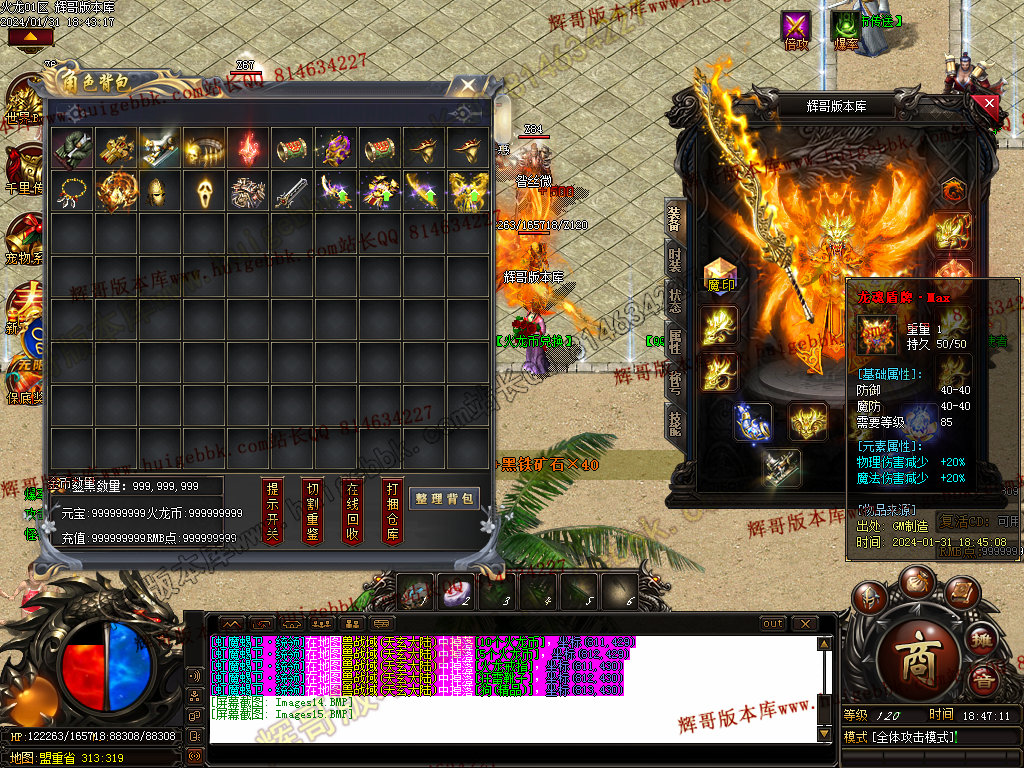
Task: Select the steel sword in the backpack
Action: click(x=292, y=190)
